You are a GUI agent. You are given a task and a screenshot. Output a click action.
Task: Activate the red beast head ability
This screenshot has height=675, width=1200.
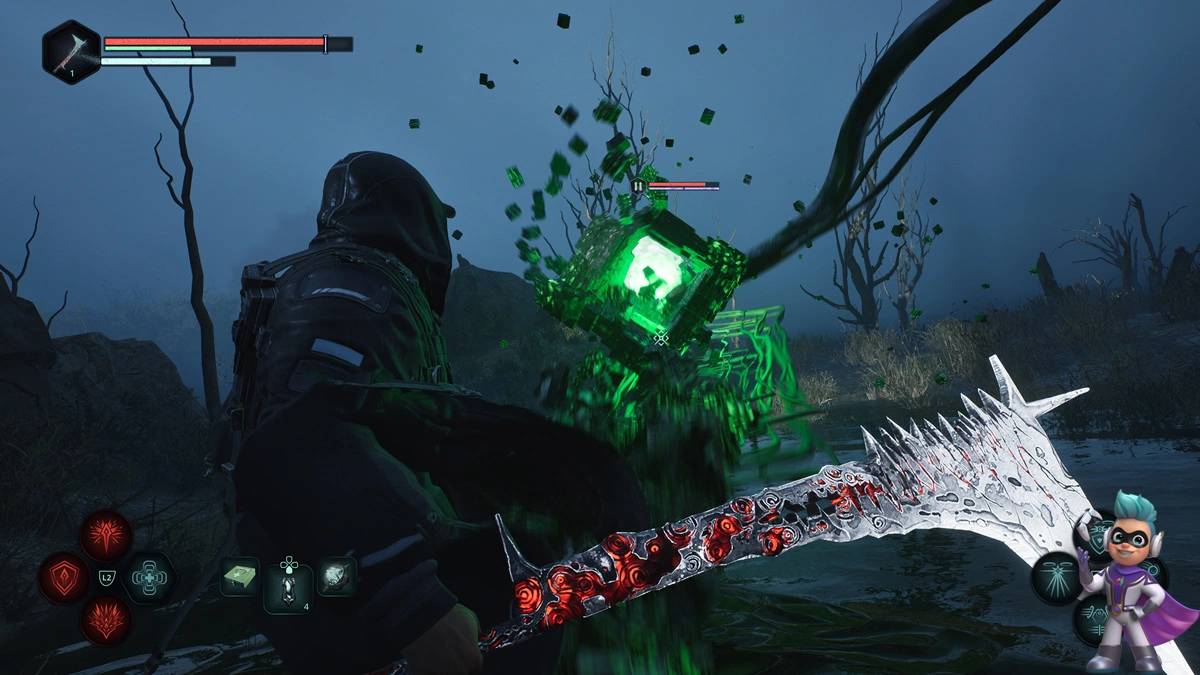[x=105, y=619]
